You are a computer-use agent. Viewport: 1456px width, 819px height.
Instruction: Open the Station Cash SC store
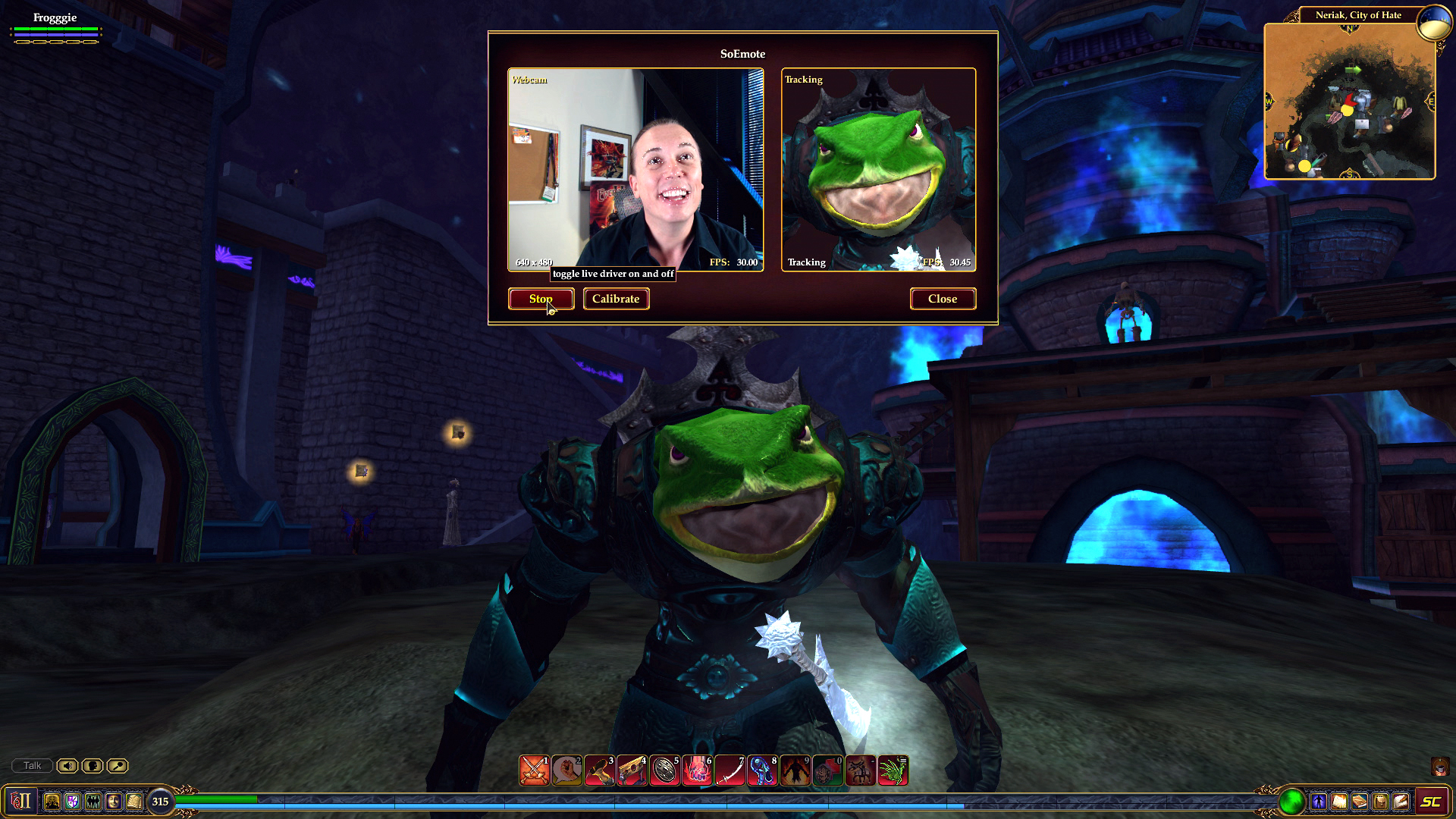click(x=1430, y=802)
